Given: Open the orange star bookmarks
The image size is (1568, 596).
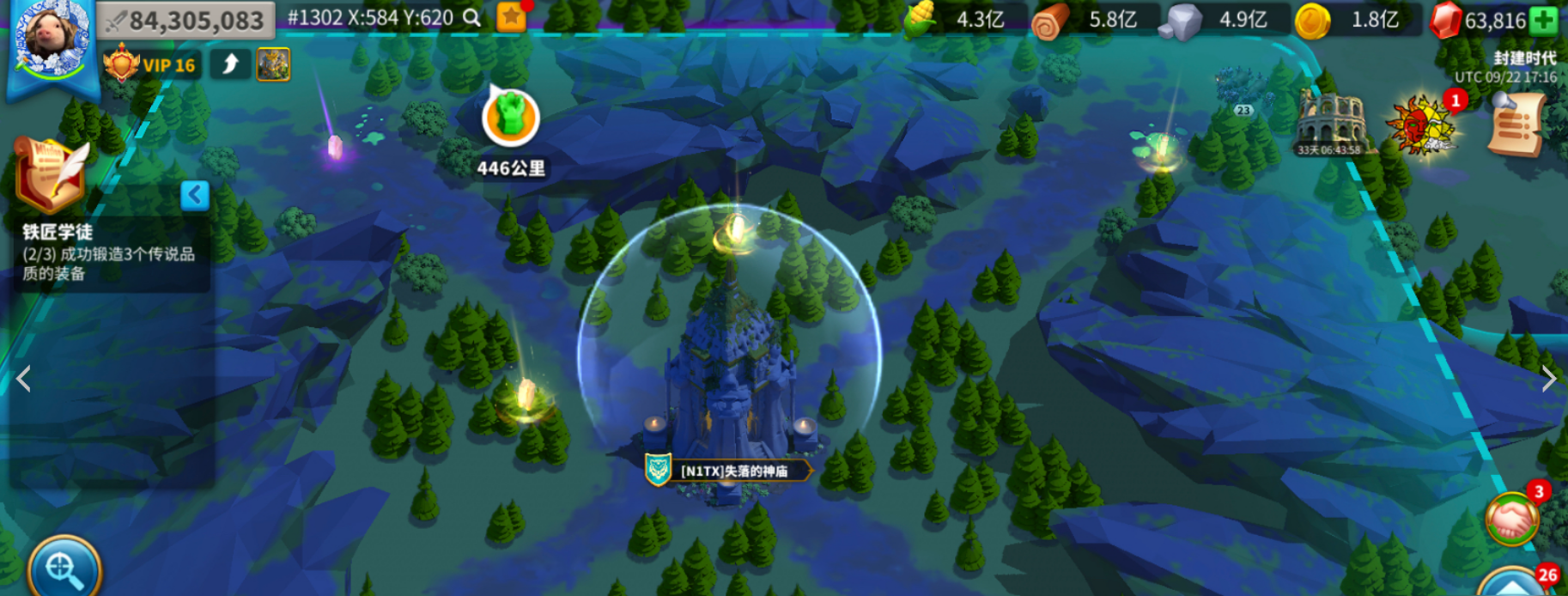Looking at the screenshot, I should [511, 17].
